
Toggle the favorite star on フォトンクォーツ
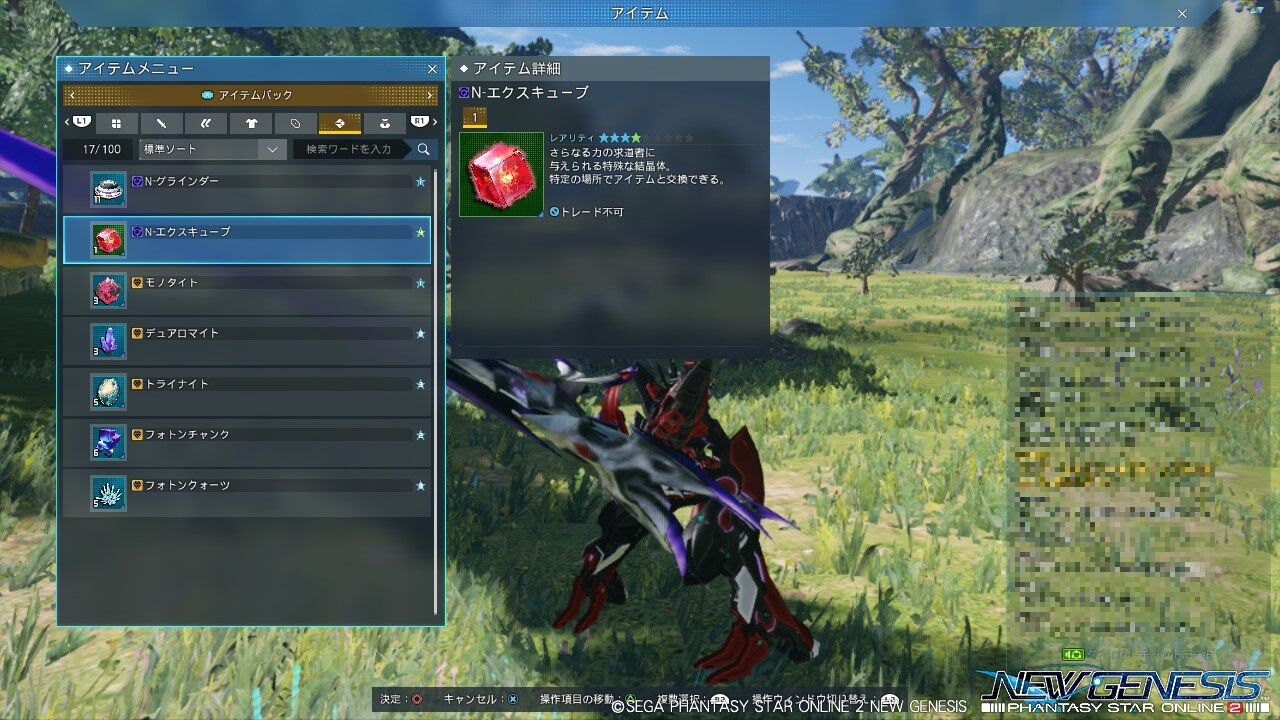coord(420,486)
